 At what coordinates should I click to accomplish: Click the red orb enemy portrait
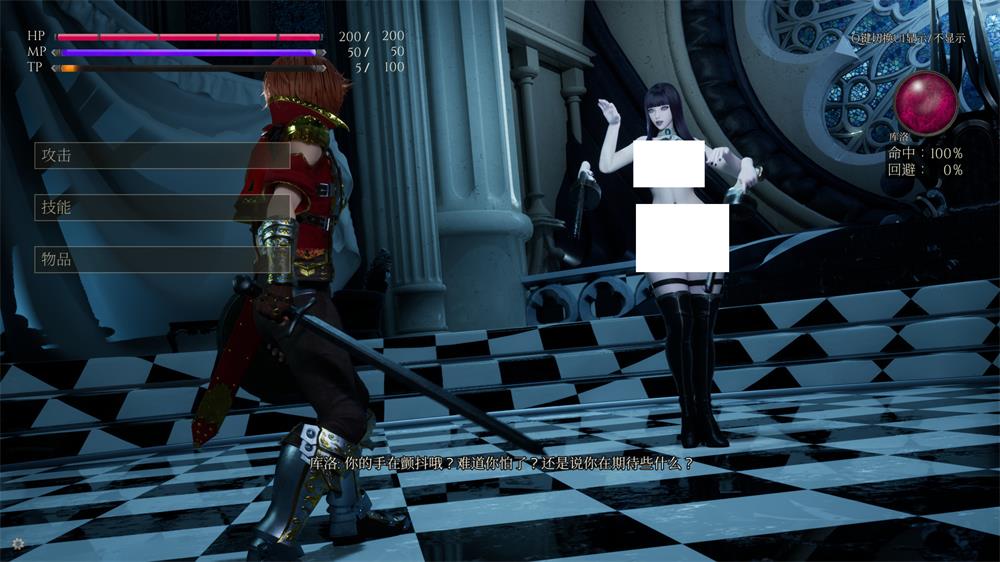(x=925, y=101)
